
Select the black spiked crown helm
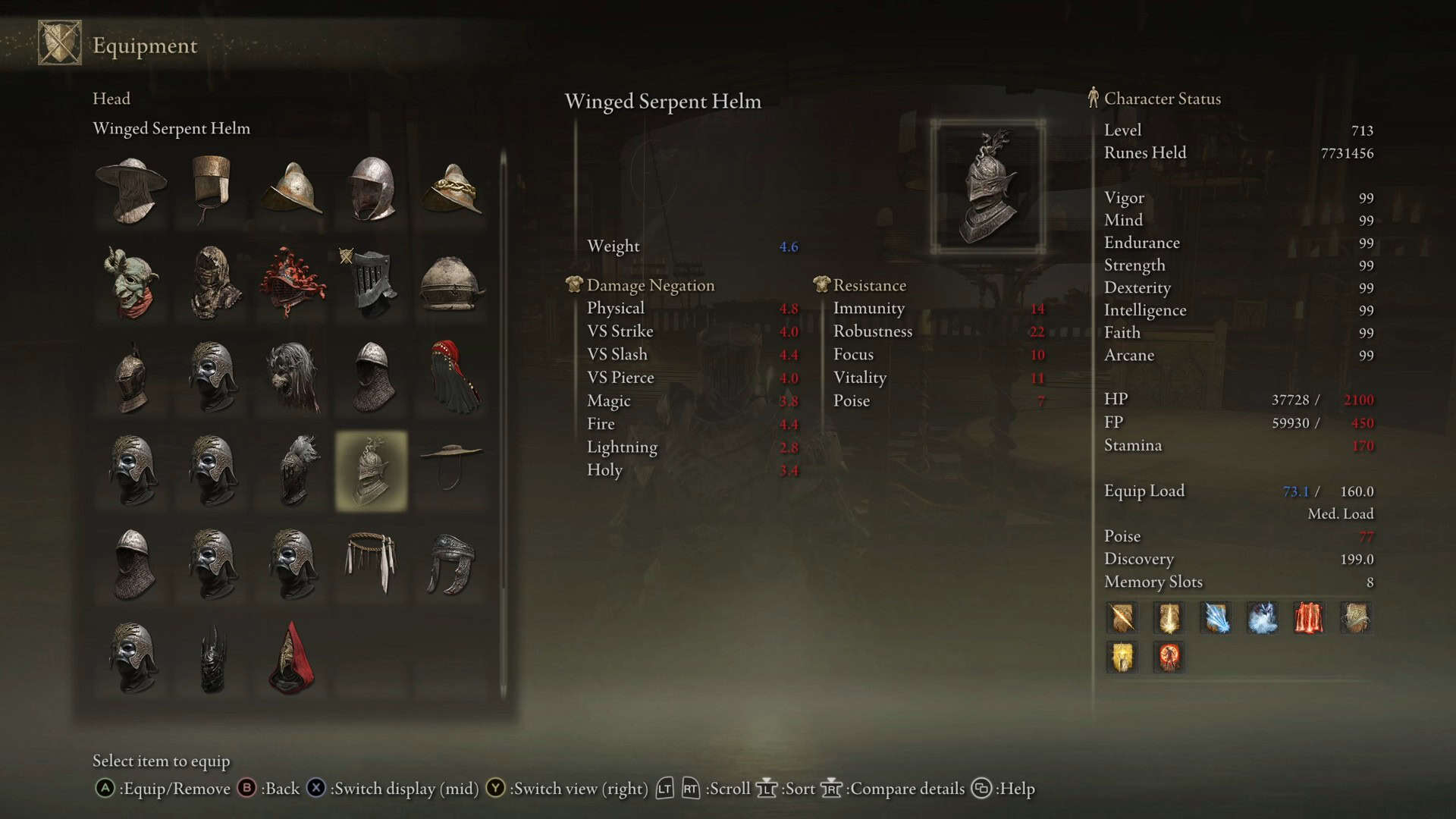coord(213,658)
